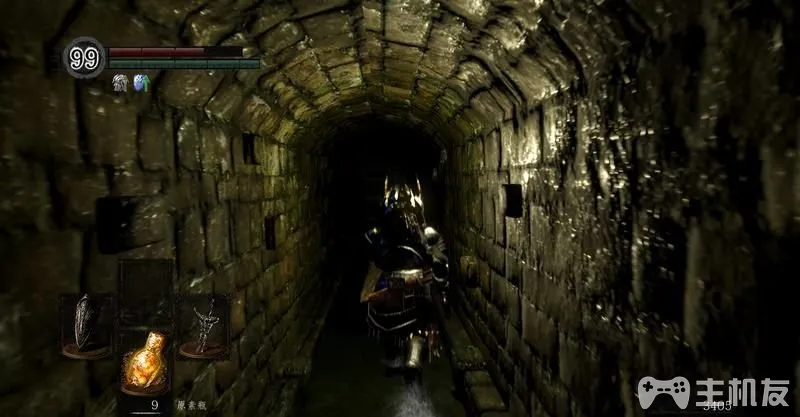This screenshot has height=417, width=800.
Task: Click the empty spell slot above the flask
Action: click(144, 290)
